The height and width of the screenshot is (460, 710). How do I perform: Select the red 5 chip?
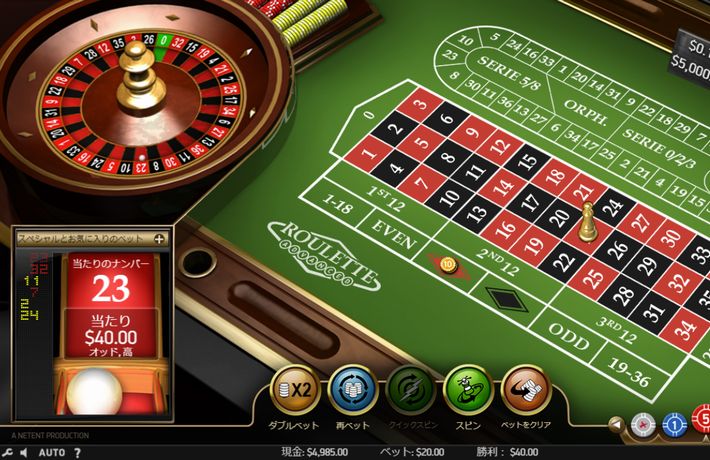point(703,420)
